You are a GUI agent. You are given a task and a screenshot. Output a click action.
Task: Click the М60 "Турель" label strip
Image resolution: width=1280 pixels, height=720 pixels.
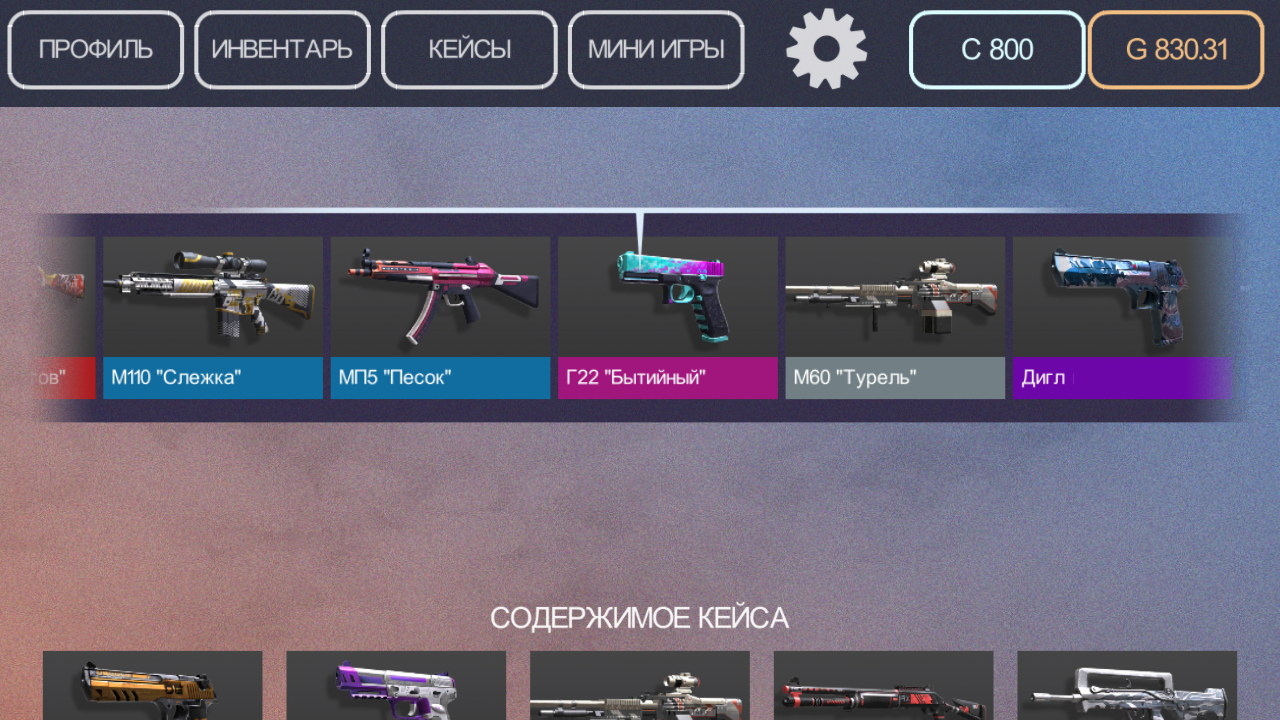[x=894, y=378]
